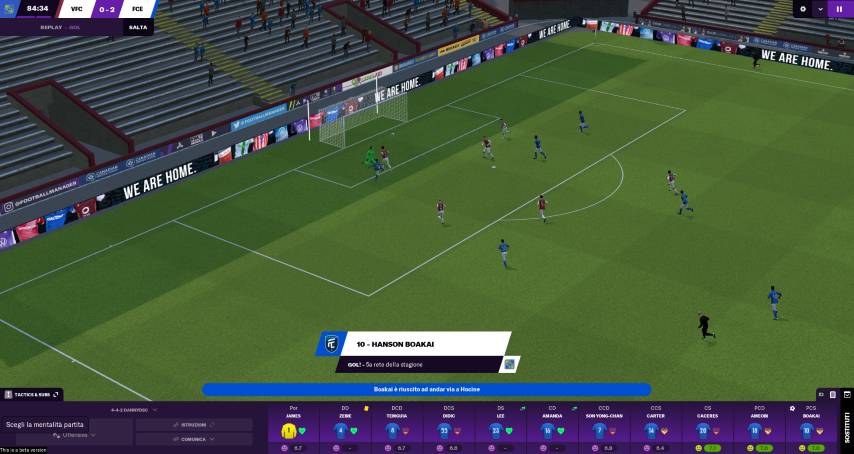Change the Offensivo mentality dropdown

(80, 435)
